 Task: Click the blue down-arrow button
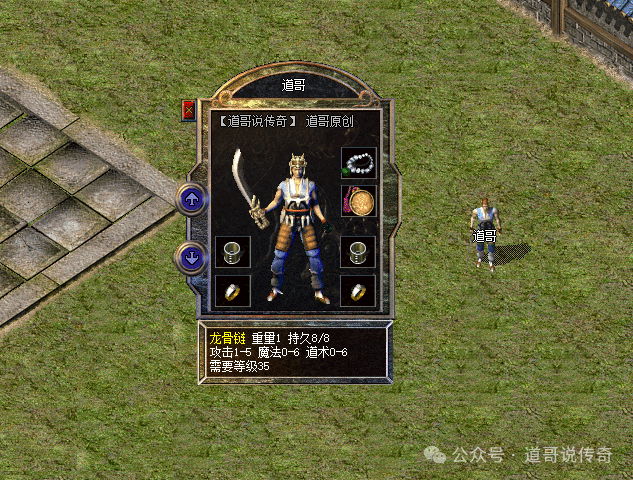click(191, 257)
